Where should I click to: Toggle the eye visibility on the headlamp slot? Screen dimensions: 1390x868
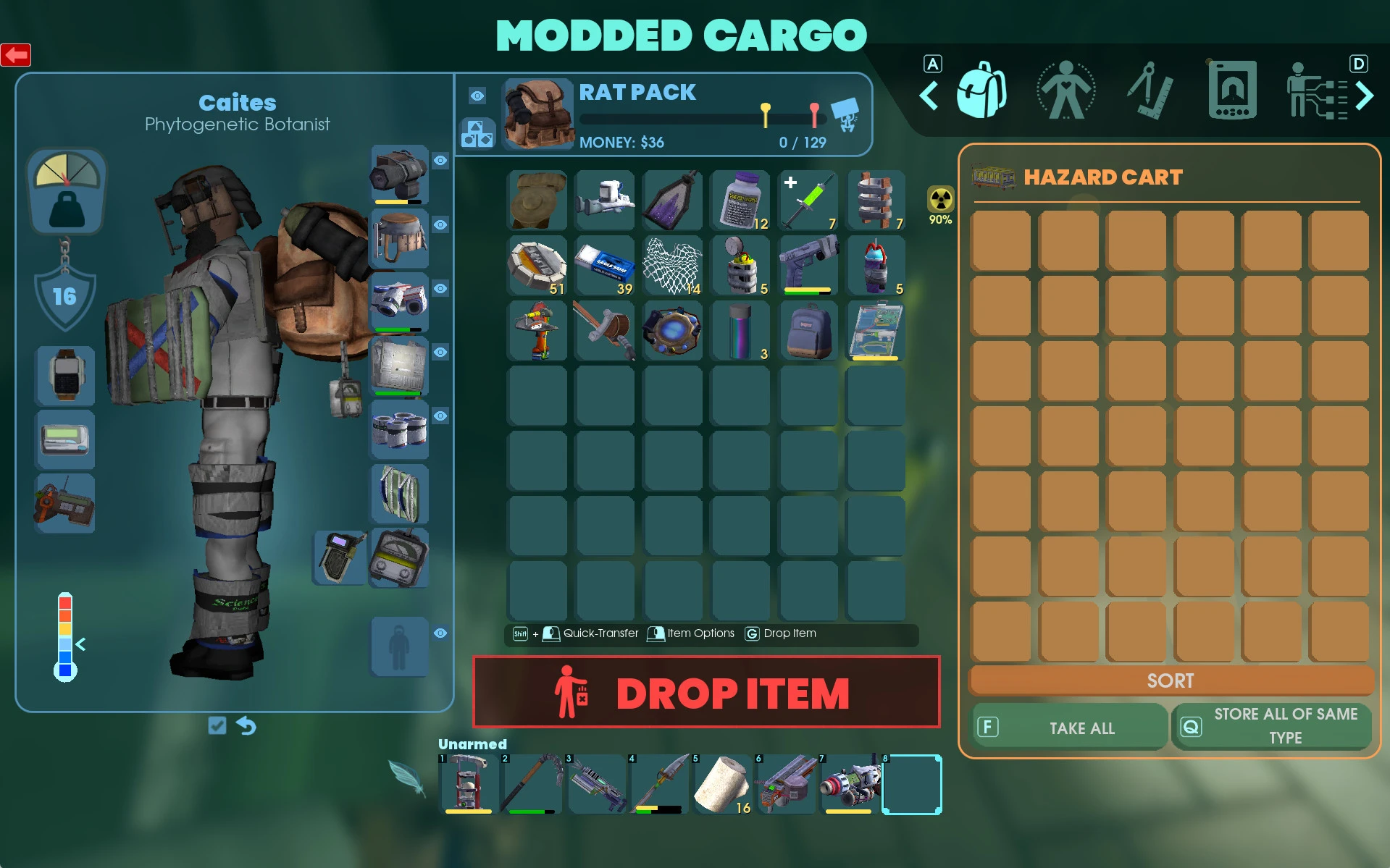pos(440,161)
